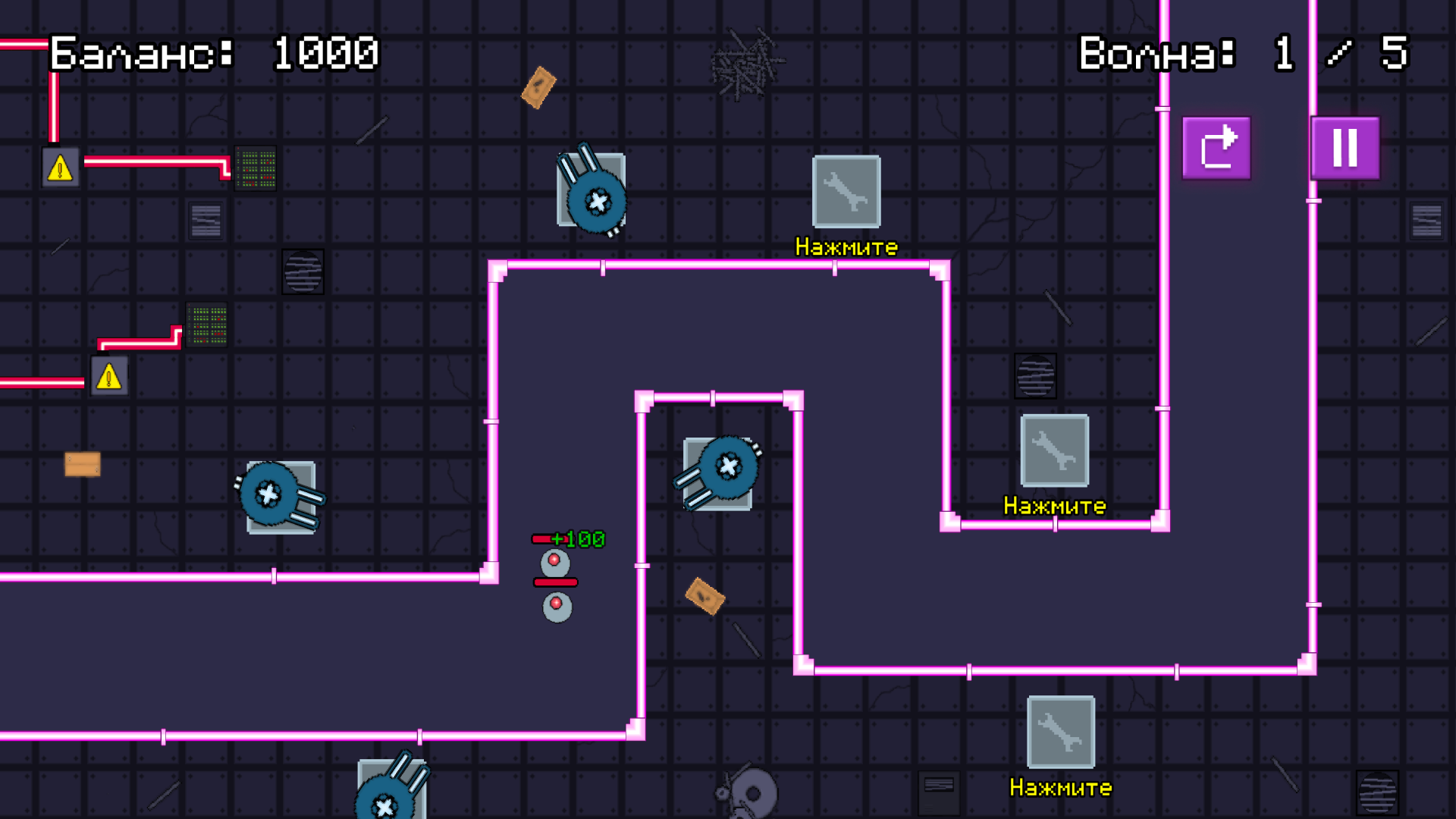Click the bottom wrench build spot
Viewport: 1456px width, 819px height.
click(x=1061, y=733)
